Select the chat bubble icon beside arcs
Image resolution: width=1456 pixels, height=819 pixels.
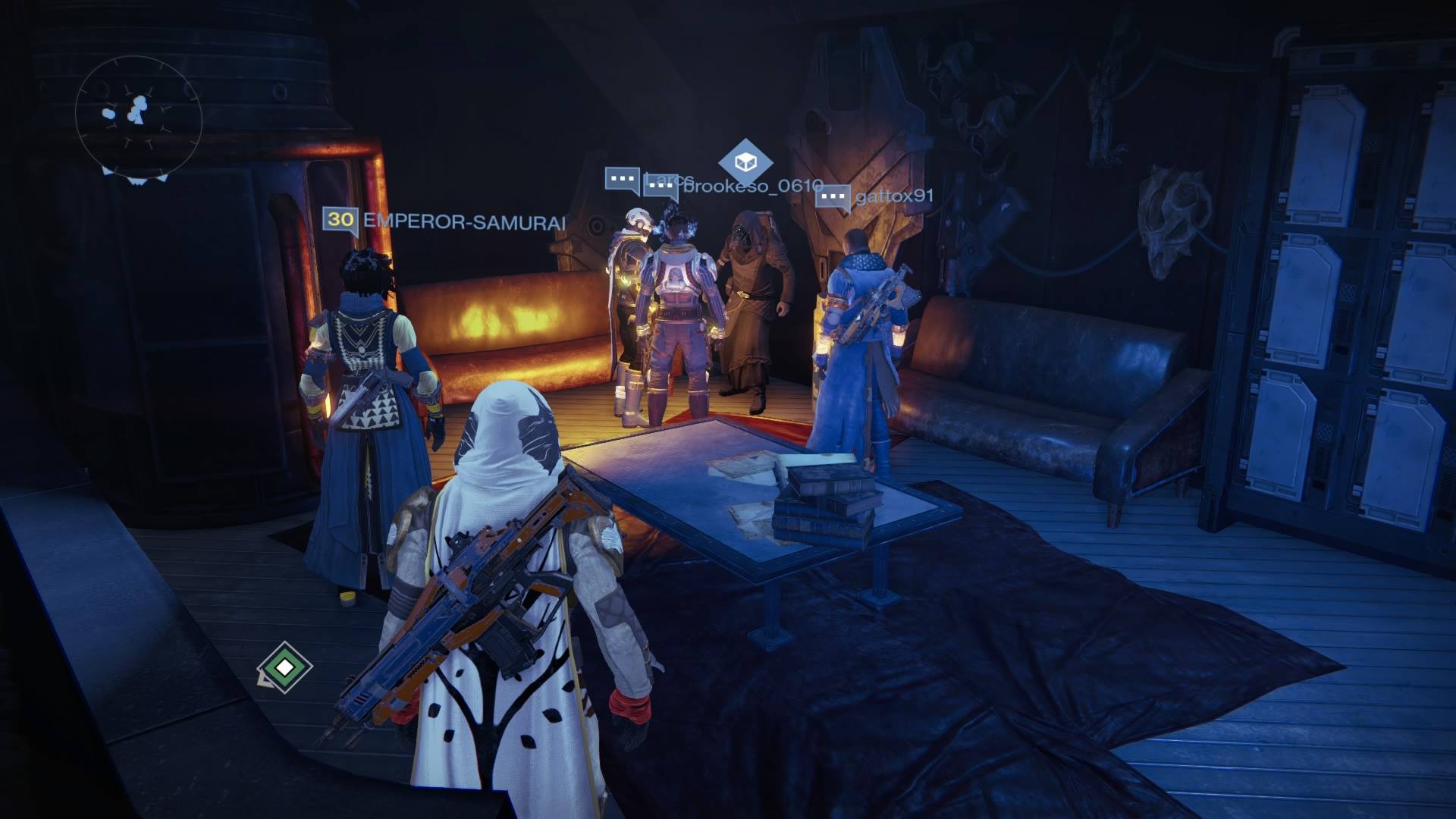coord(622,180)
